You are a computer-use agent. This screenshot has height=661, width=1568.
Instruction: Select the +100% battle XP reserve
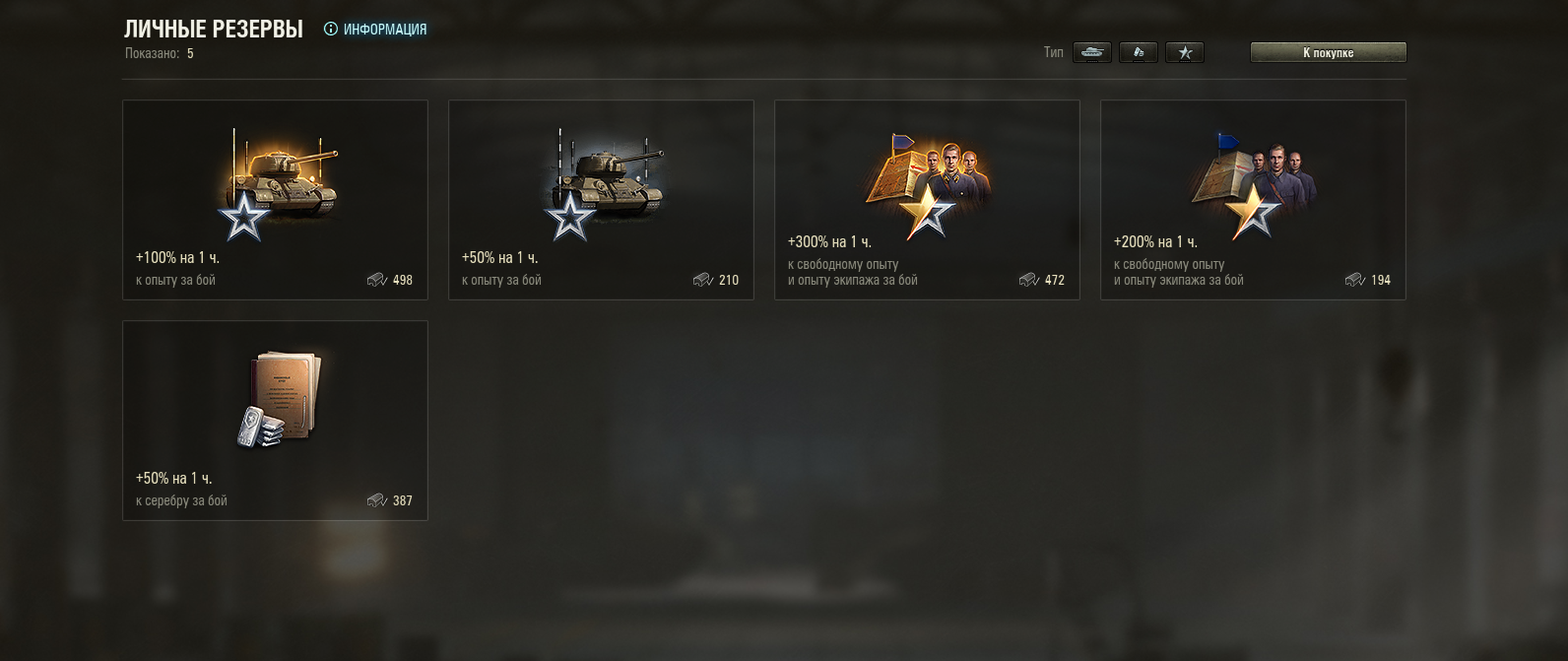coord(275,200)
